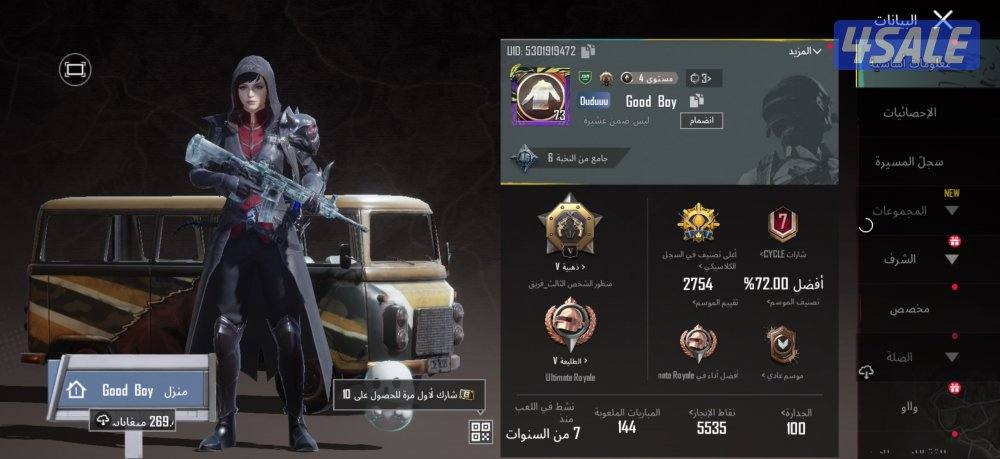Click the انضمام join clan button

(x=702, y=121)
